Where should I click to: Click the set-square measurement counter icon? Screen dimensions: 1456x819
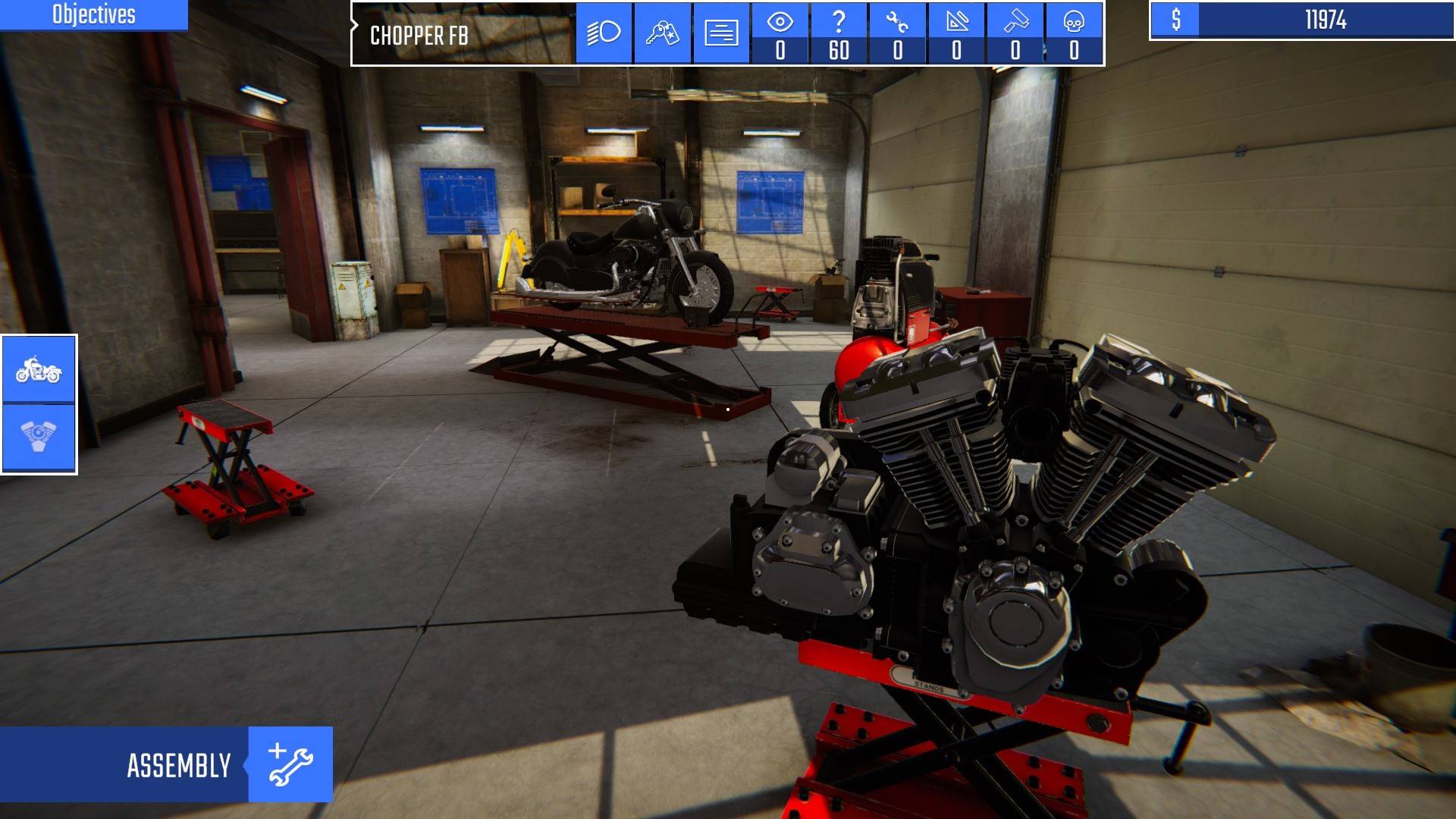pyautogui.click(x=955, y=23)
